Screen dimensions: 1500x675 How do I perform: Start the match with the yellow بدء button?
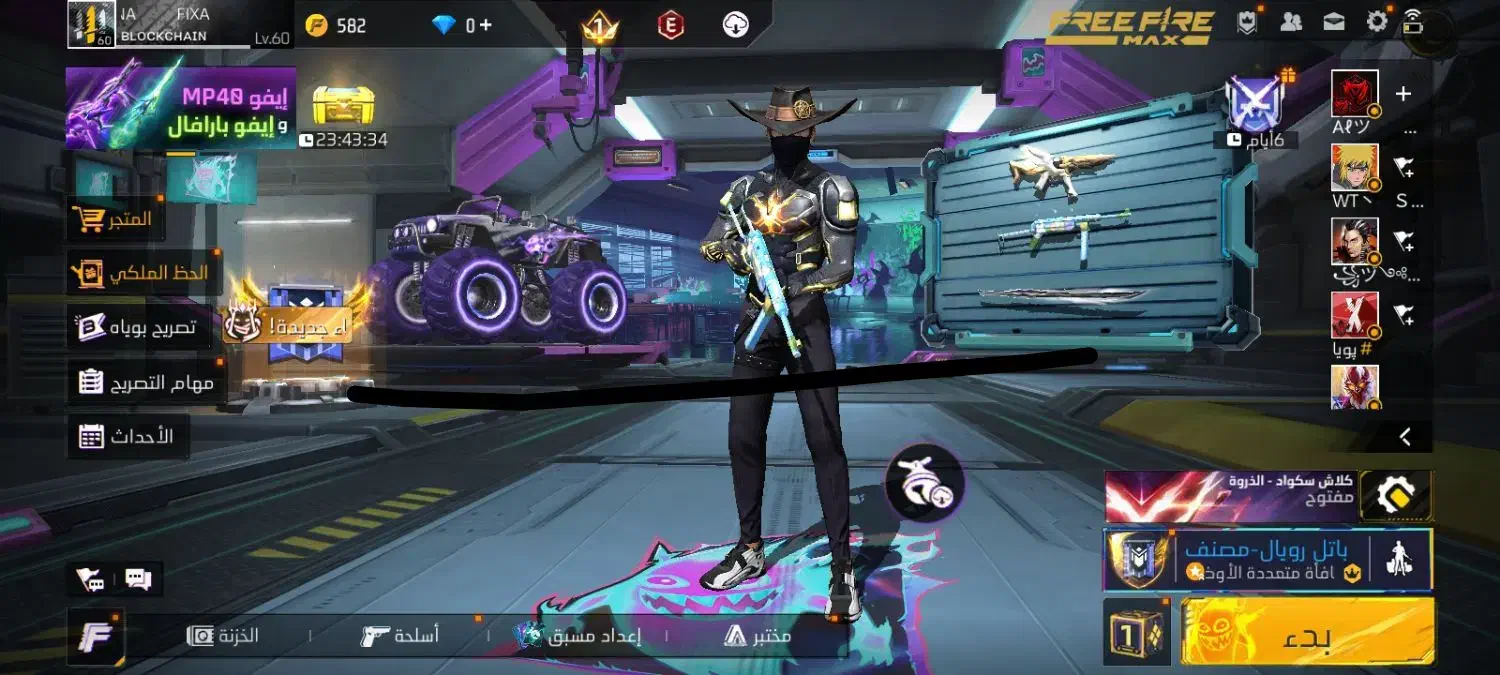tap(1308, 631)
